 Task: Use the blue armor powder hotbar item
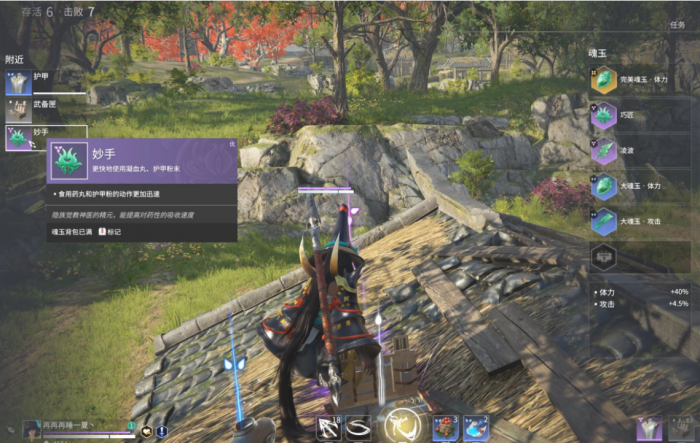(x=475, y=429)
